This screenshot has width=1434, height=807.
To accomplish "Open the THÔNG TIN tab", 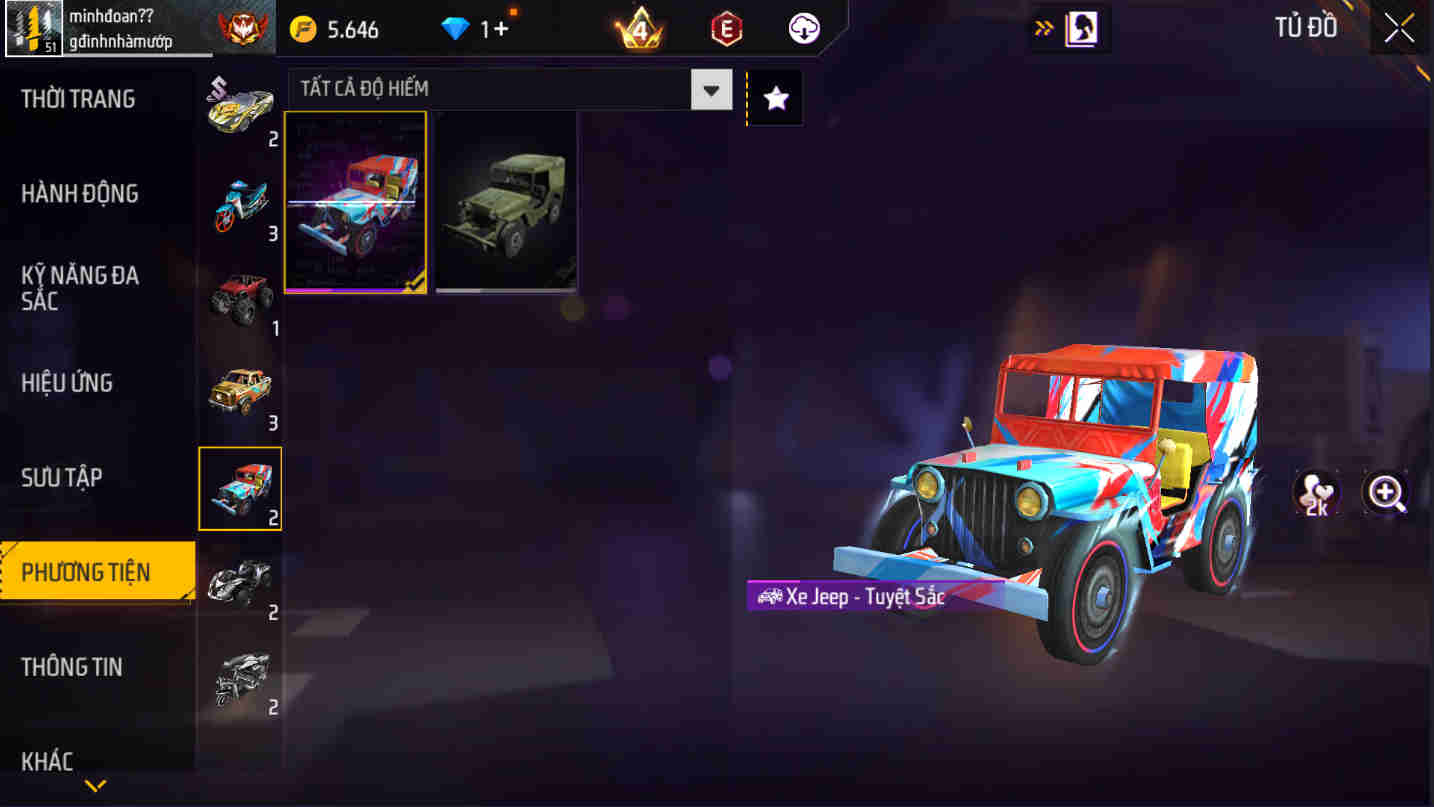I will point(73,667).
